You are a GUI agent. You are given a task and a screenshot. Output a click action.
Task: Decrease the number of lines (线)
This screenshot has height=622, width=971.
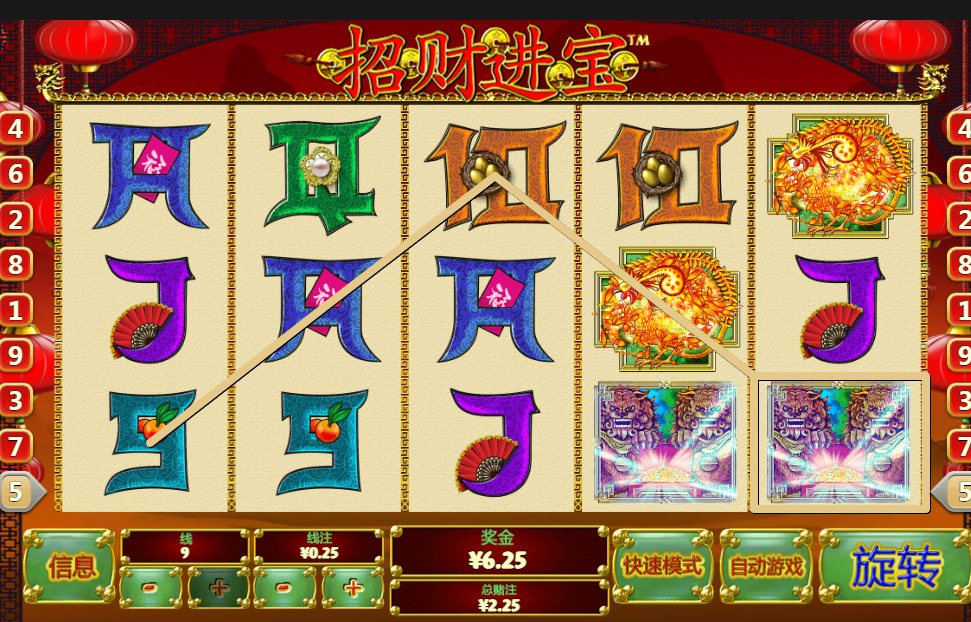pyautogui.click(x=151, y=587)
